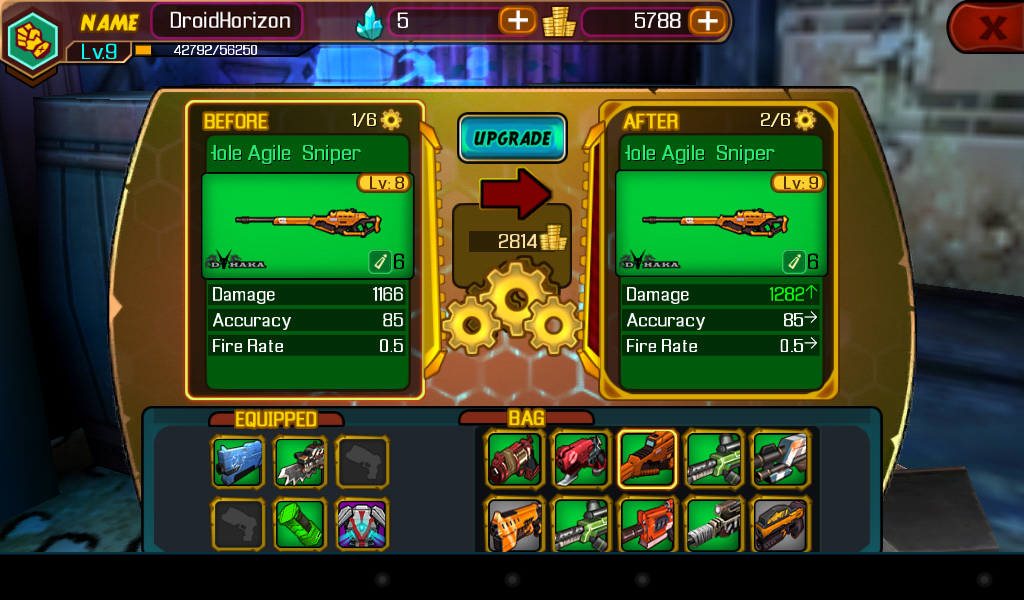1024x600 pixels.
Task: Buy more gold coins with the plus button
Action: 706,20
